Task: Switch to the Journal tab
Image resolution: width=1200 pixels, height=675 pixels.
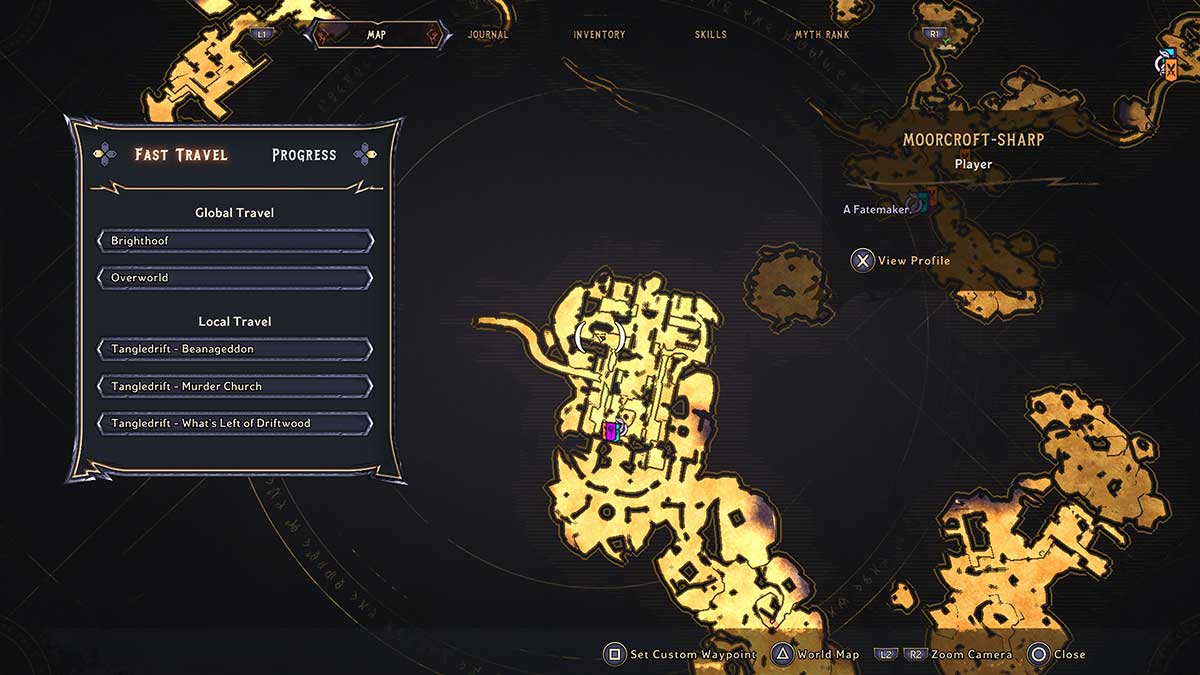Action: [x=488, y=35]
